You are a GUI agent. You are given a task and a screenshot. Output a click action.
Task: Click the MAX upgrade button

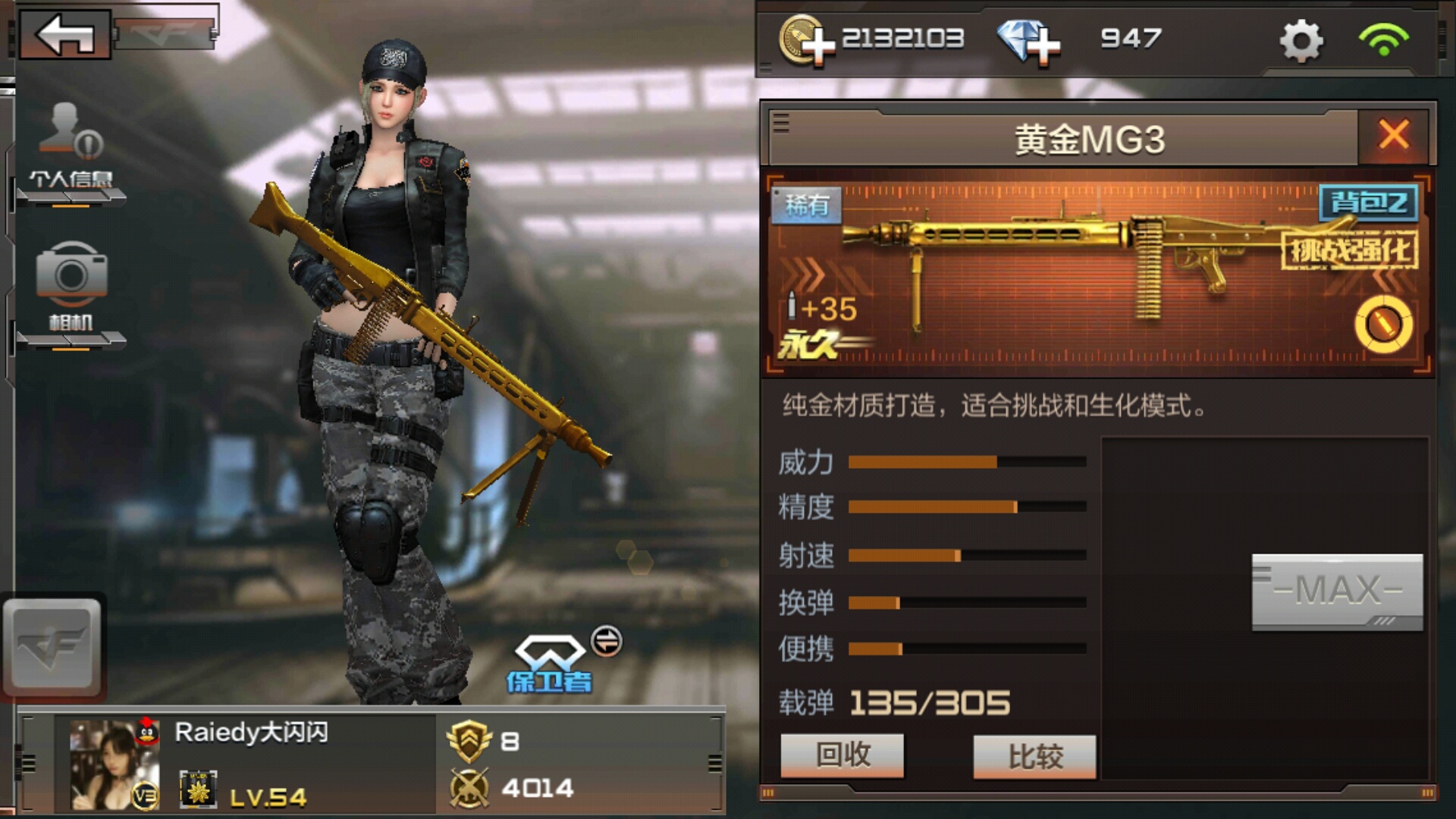(1337, 591)
